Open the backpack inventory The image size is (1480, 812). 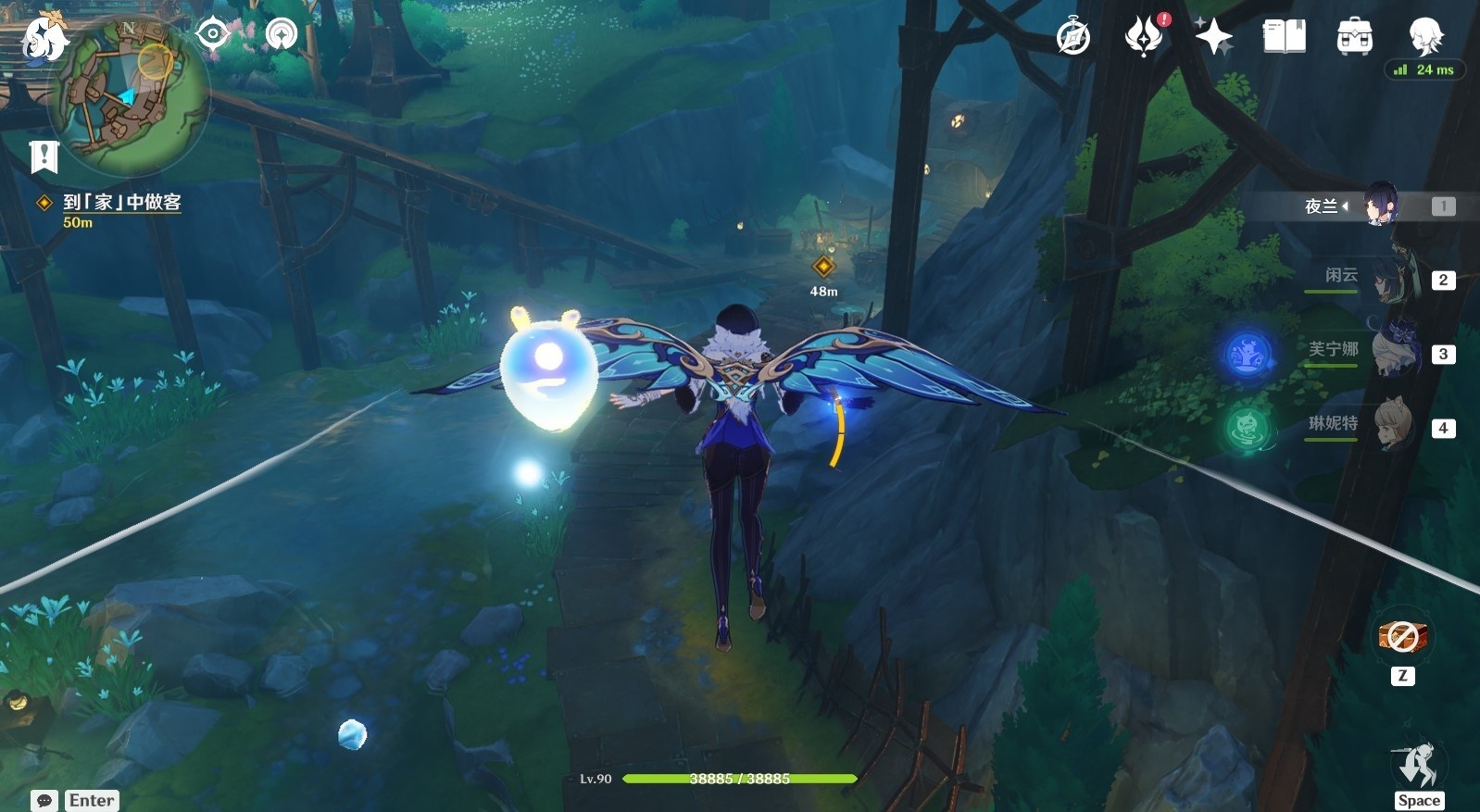(x=1354, y=37)
